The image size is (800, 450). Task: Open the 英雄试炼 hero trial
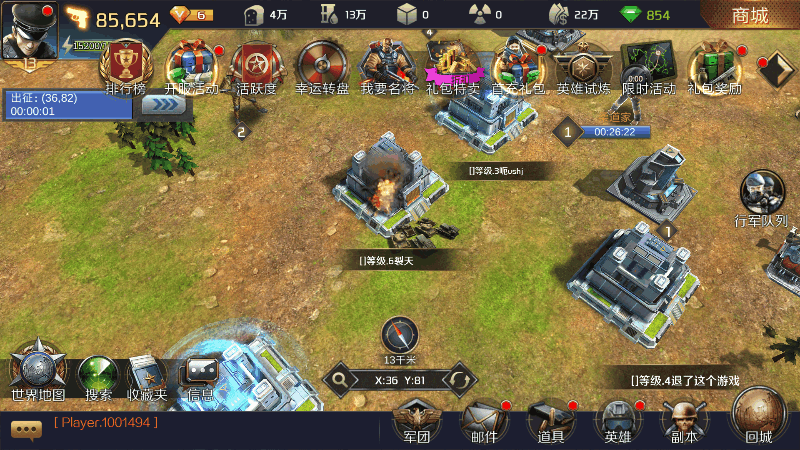(583, 65)
